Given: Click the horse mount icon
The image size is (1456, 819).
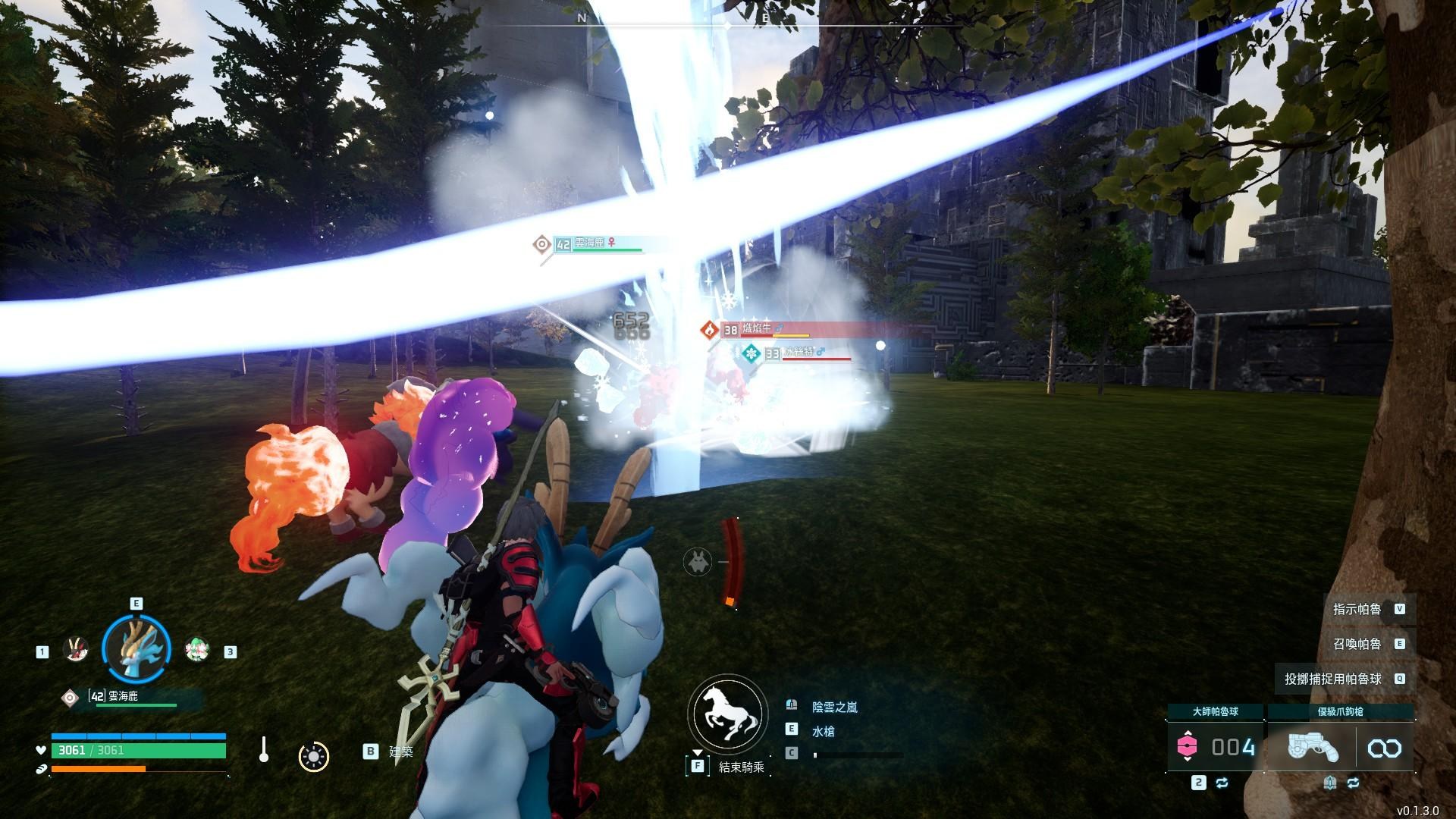Looking at the screenshot, I should click(725, 715).
